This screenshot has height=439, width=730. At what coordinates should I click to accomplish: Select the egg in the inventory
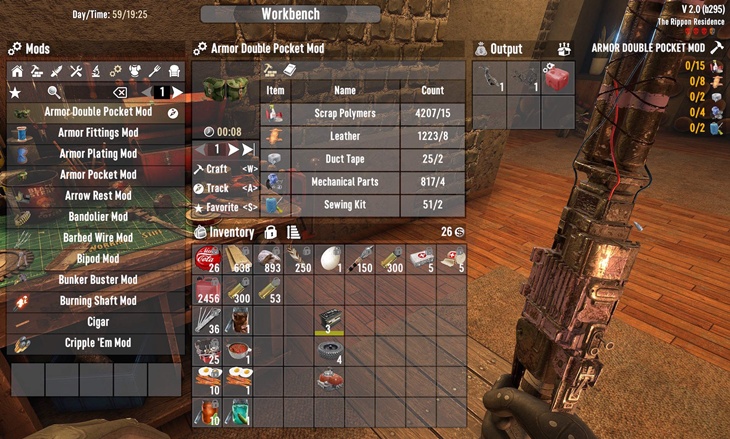331,260
